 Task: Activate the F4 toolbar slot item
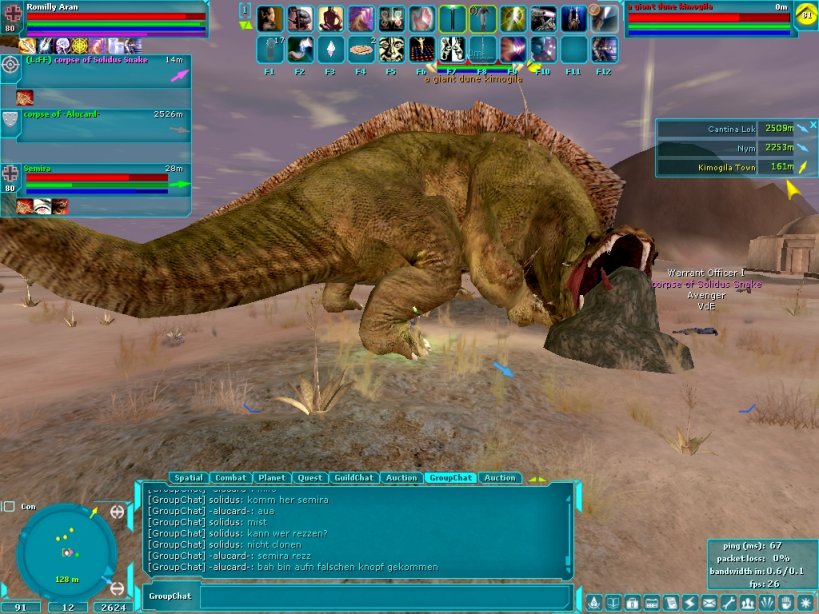click(360, 48)
